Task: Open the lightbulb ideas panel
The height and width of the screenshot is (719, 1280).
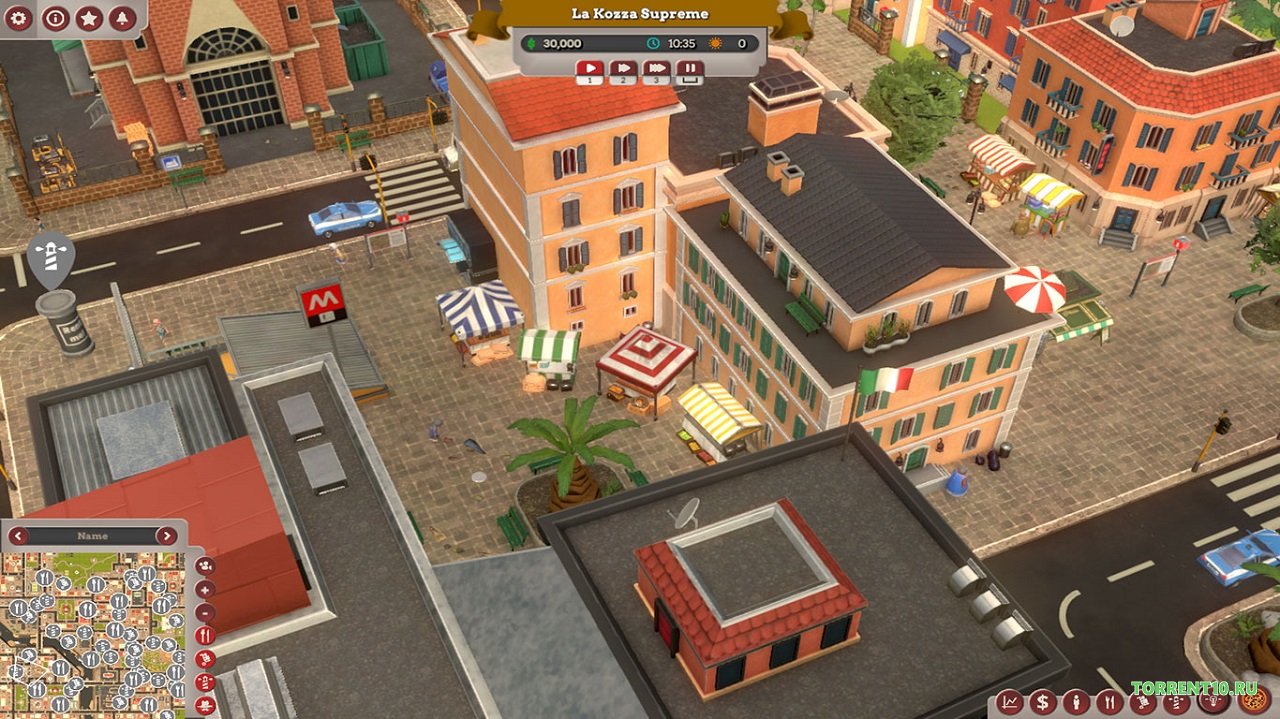Action: coord(1212,702)
